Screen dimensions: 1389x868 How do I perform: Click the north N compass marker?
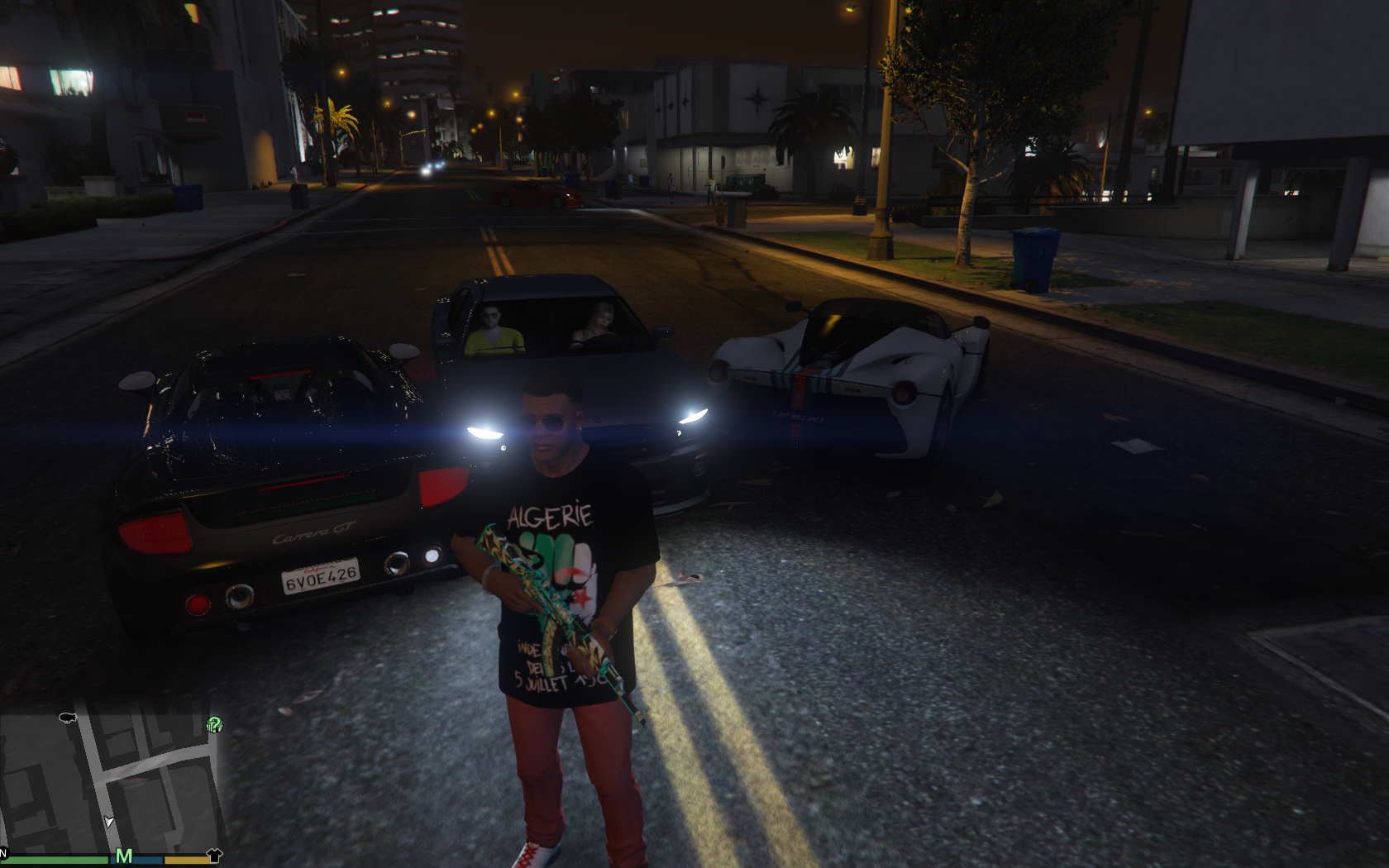[3, 852]
